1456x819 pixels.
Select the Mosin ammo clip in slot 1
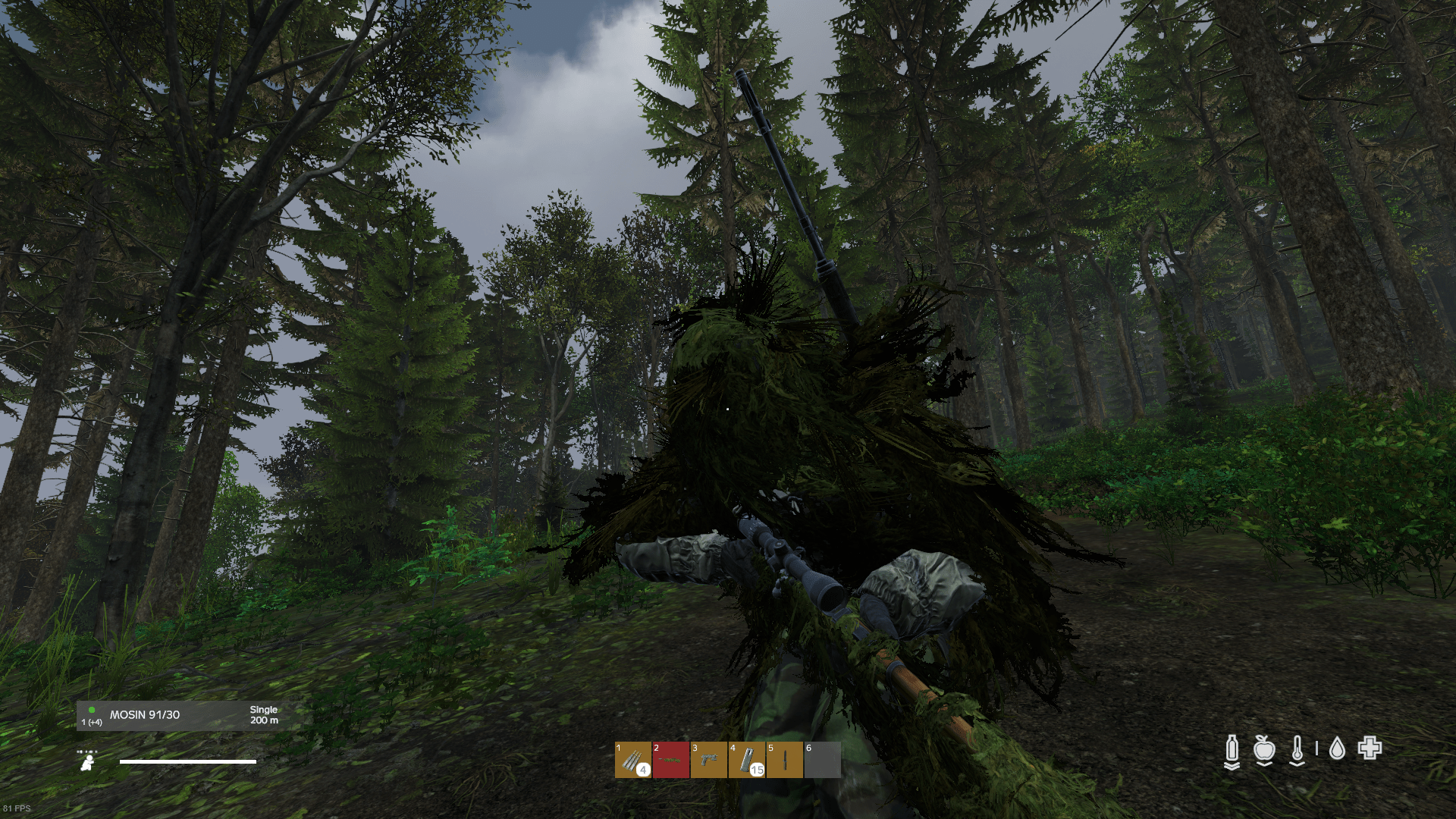tap(633, 759)
